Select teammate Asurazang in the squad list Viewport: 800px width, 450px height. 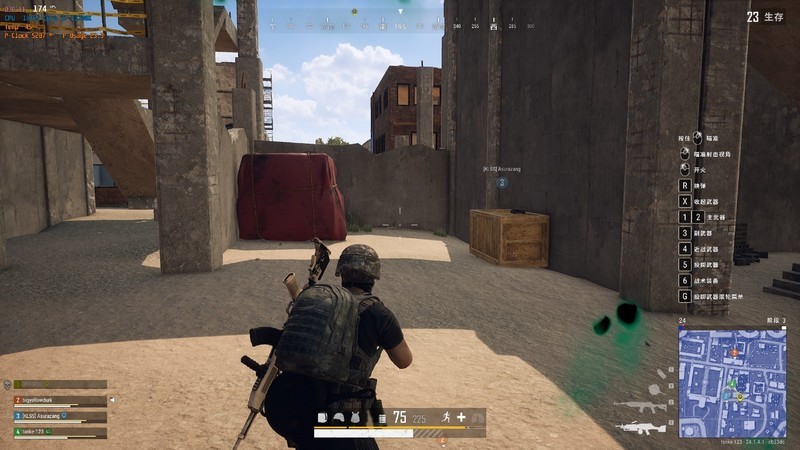click(60, 416)
